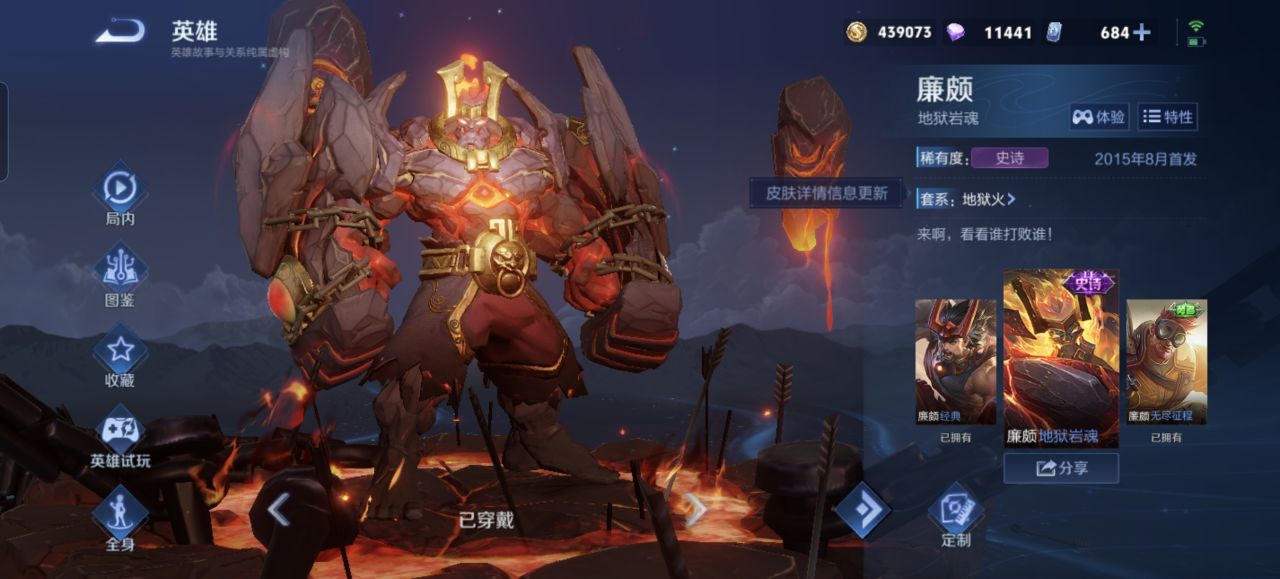Image resolution: width=1280 pixels, height=579 pixels.
Task: Select the 无尽征程 skin thumbnail
Action: pyautogui.click(x=1166, y=362)
